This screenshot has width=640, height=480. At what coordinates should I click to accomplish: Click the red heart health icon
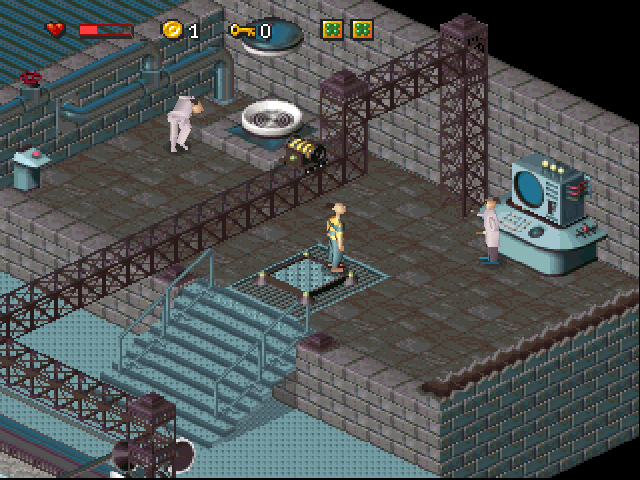coord(56,30)
